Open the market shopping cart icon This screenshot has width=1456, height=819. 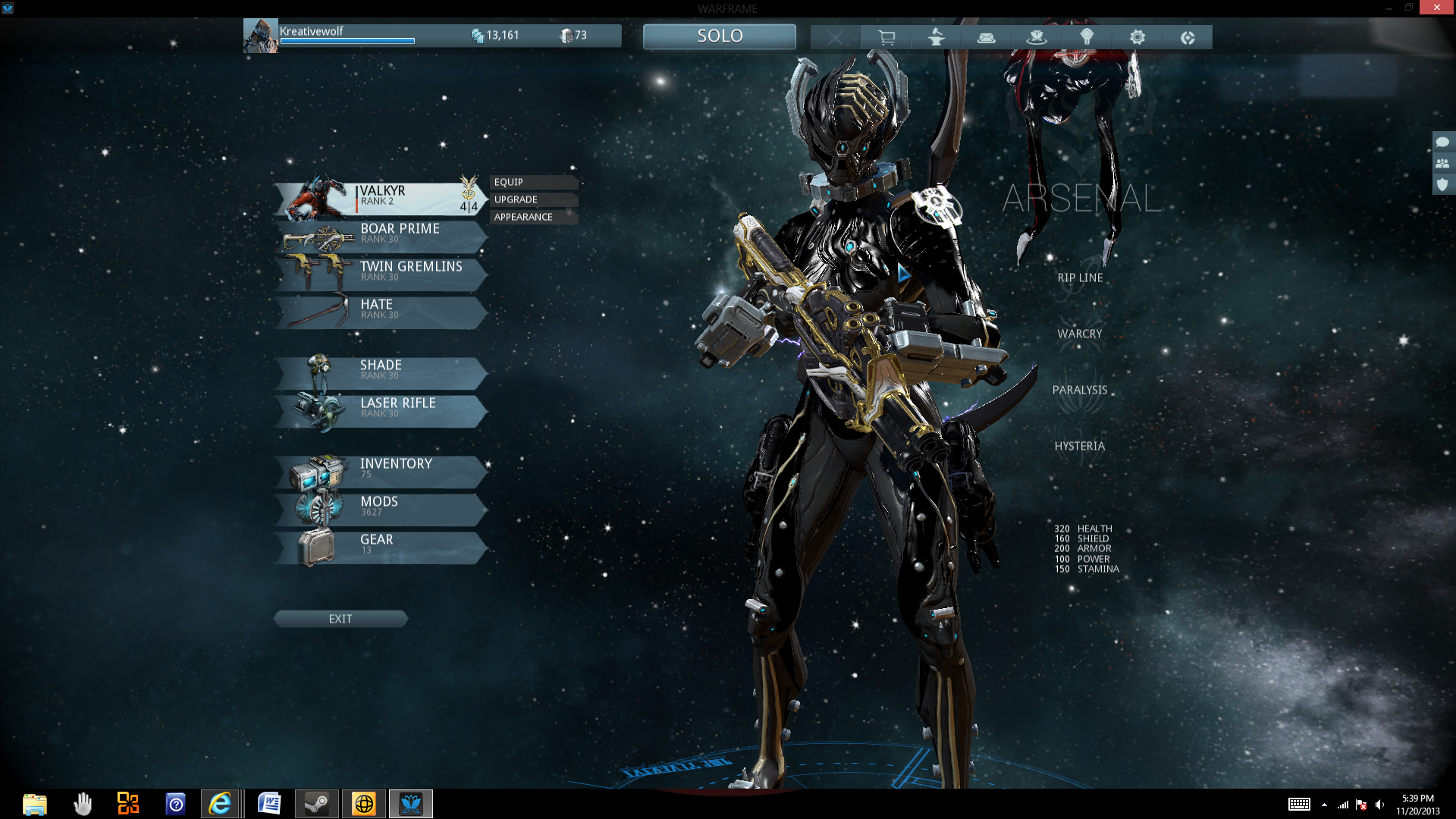click(x=886, y=37)
